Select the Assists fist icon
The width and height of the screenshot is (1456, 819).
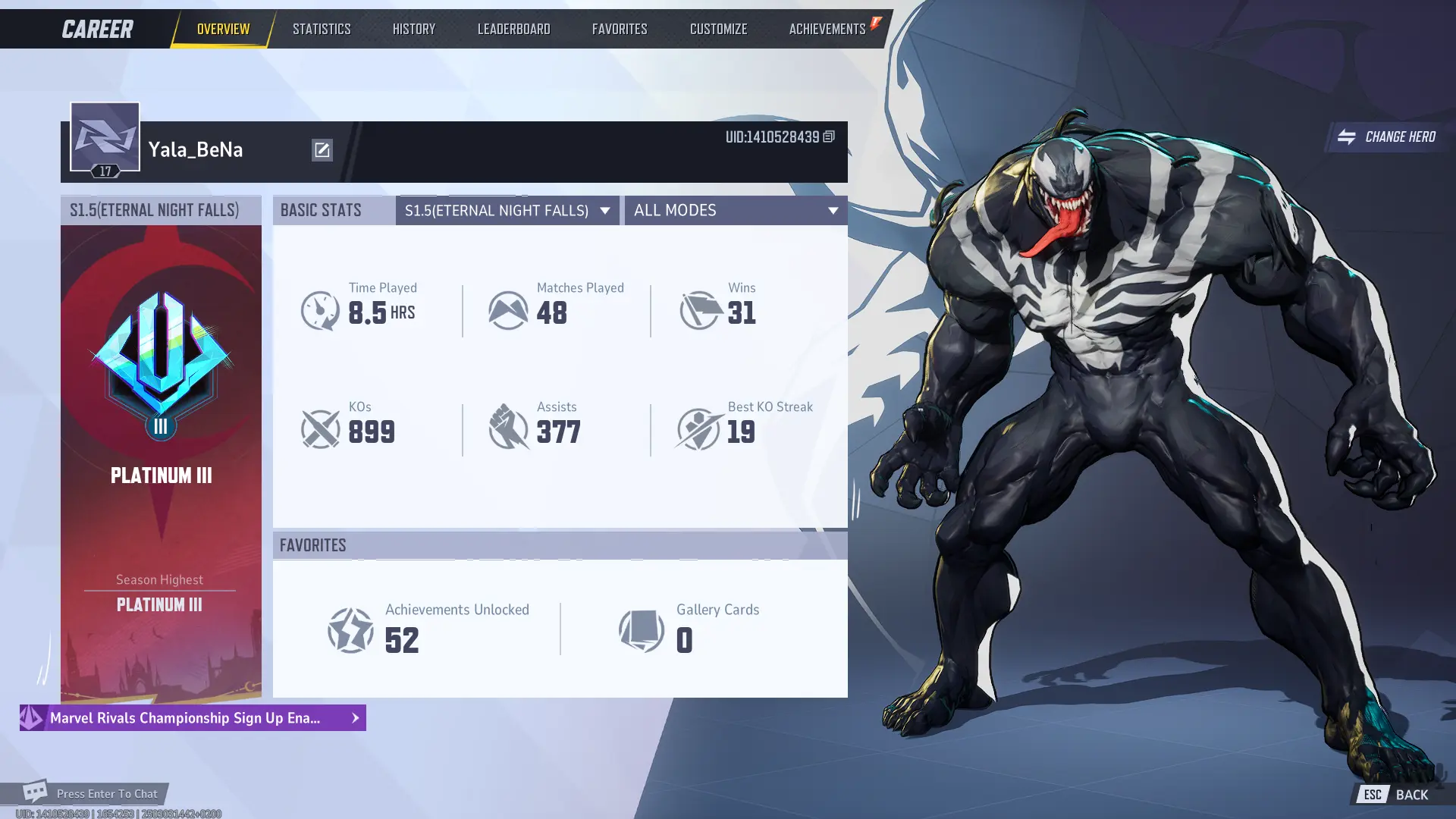tap(509, 428)
